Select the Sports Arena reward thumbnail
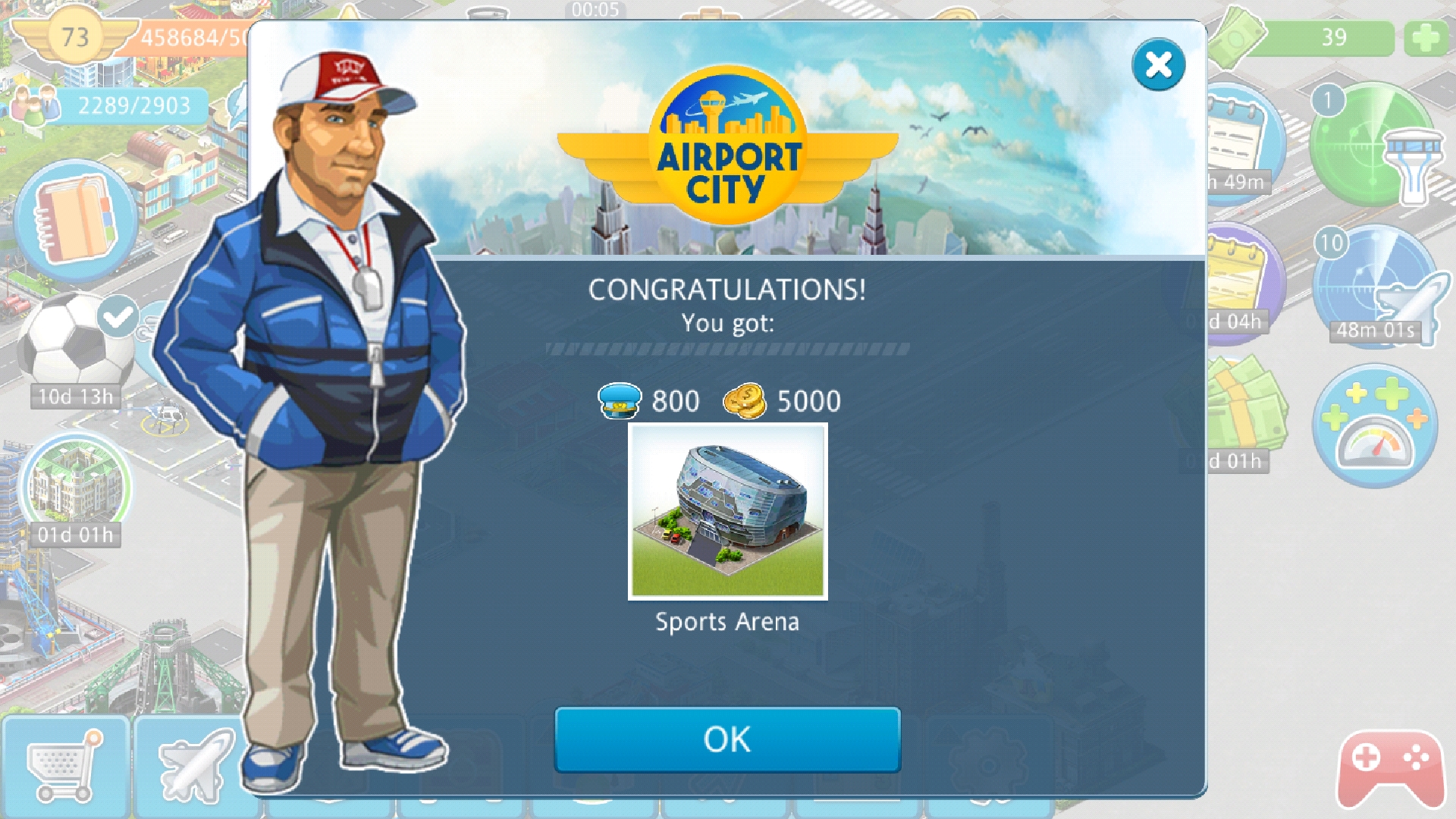The image size is (1456, 819). tap(727, 511)
